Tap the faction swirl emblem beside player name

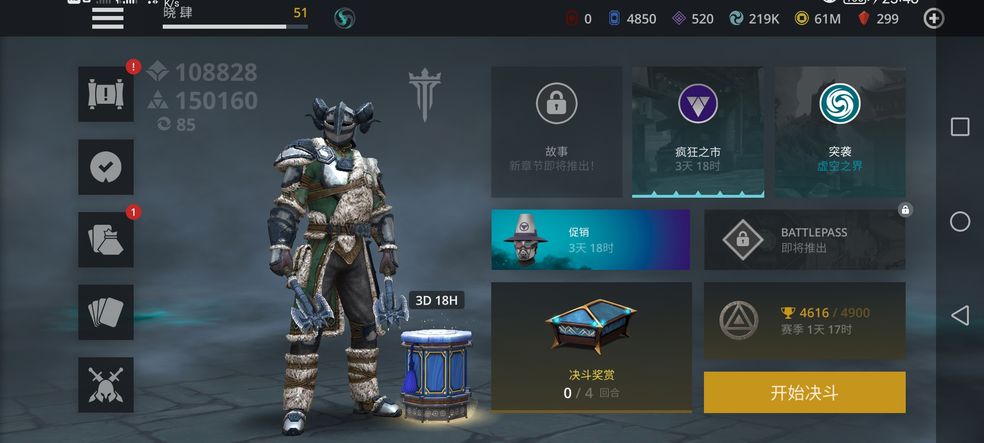tap(345, 18)
